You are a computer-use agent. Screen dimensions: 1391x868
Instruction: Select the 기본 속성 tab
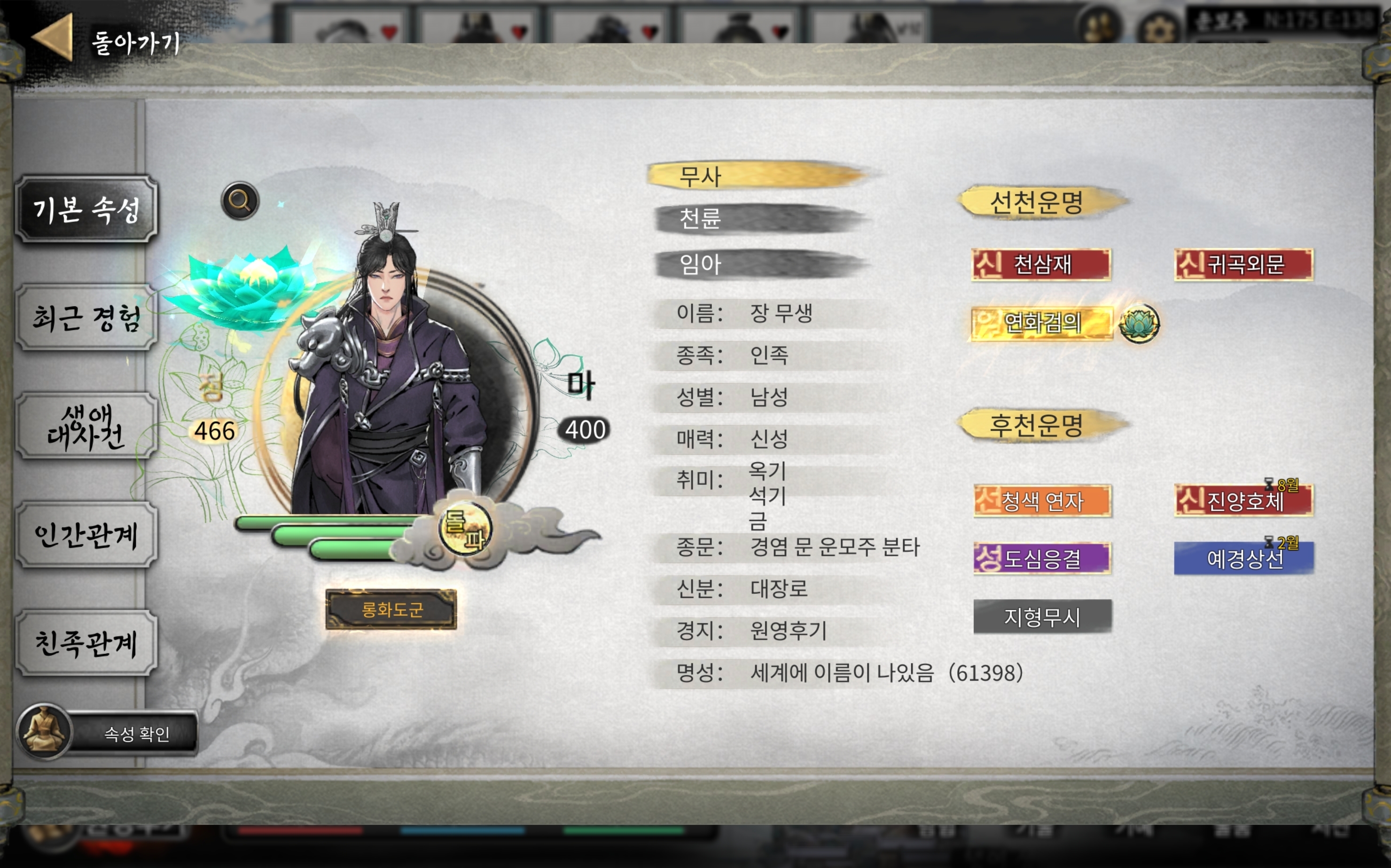86,209
